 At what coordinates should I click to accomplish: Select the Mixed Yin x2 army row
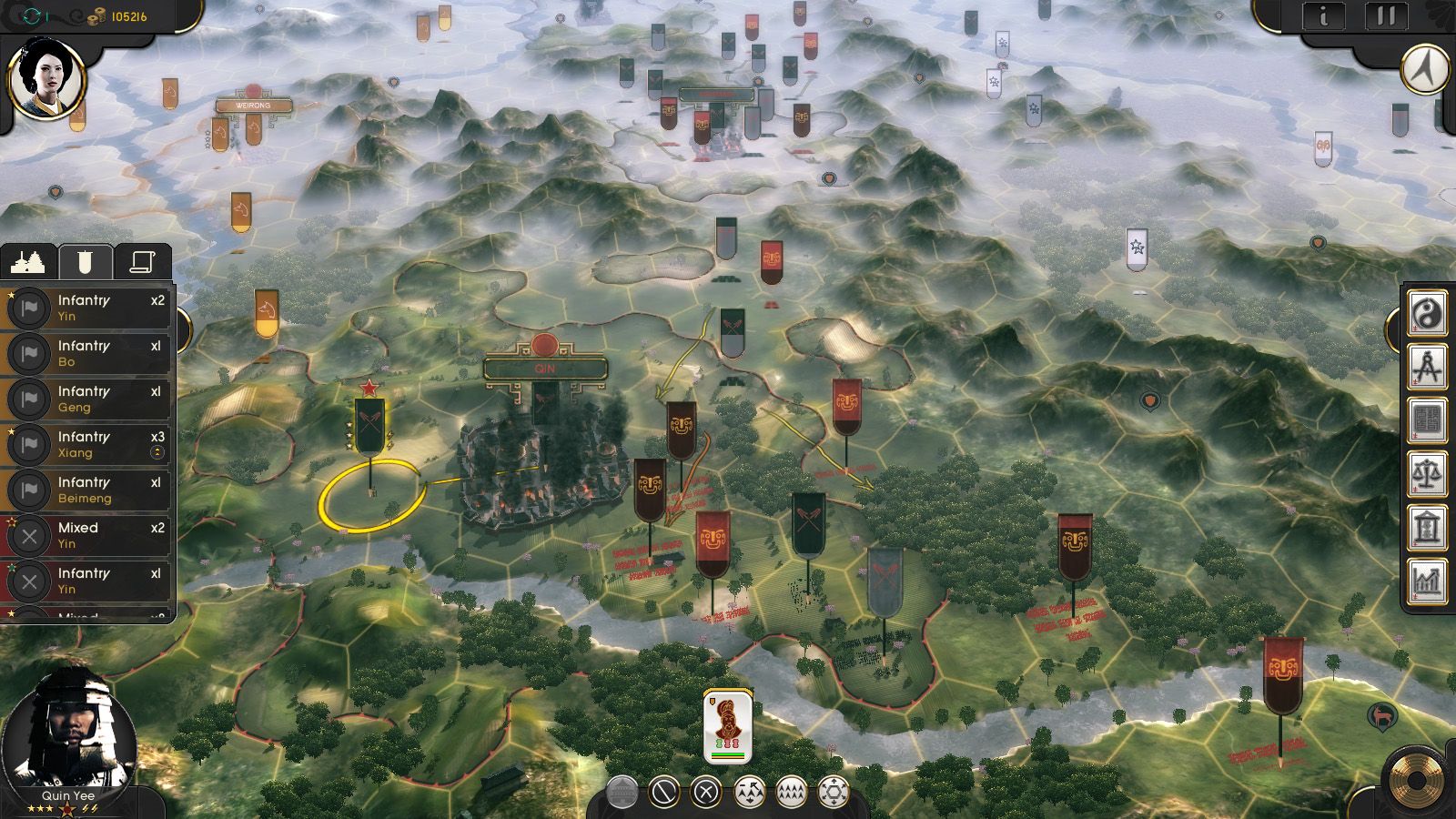(x=88, y=535)
